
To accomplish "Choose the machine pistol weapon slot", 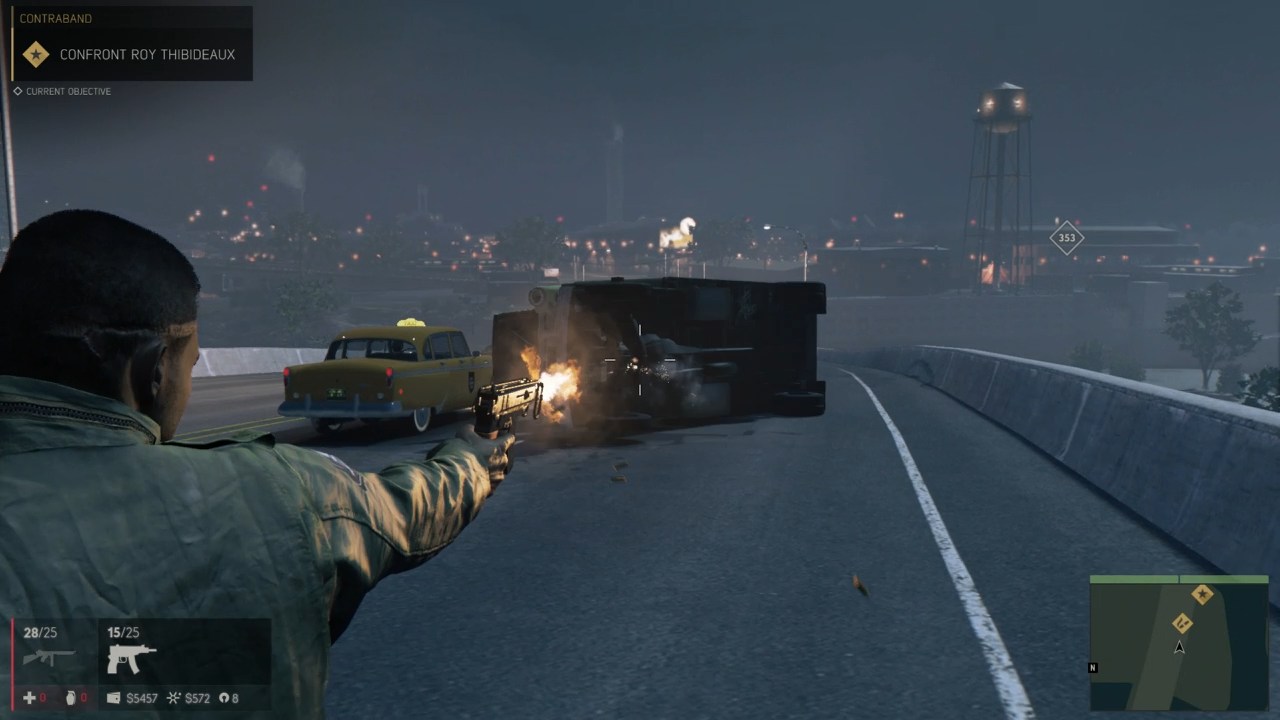I will coord(131,657).
